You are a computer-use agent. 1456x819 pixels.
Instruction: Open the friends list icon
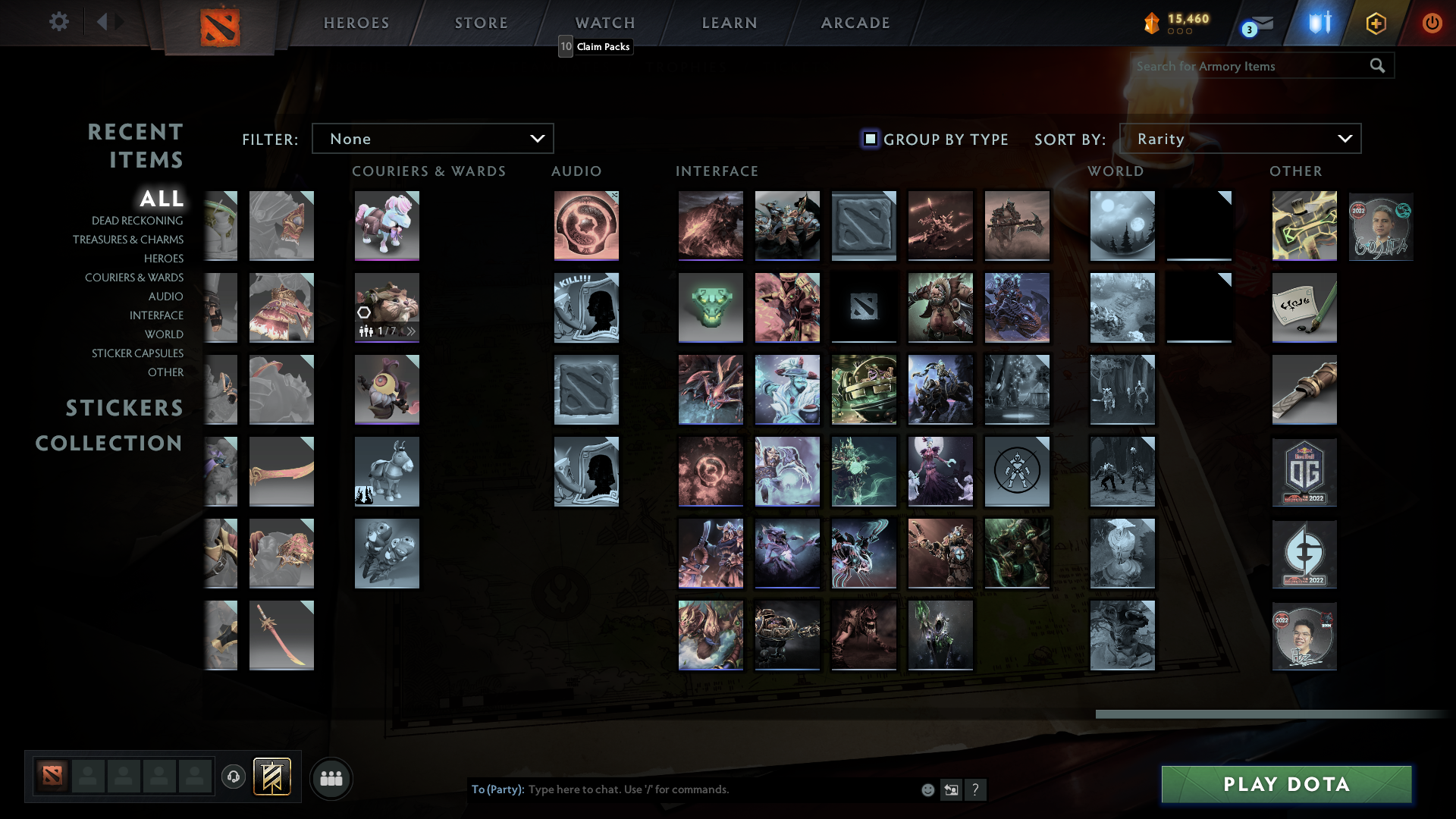tap(331, 778)
